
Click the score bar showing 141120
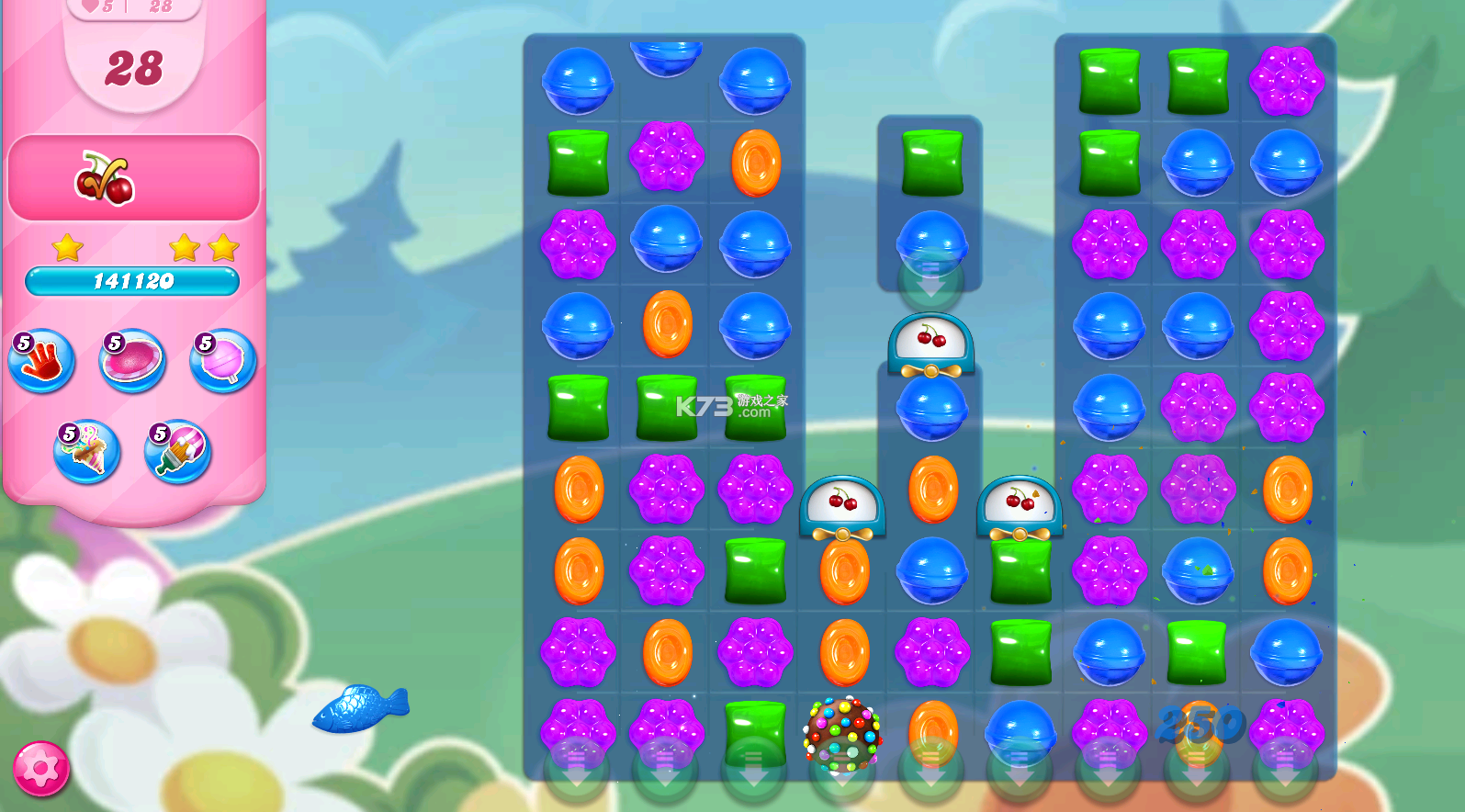(133, 282)
